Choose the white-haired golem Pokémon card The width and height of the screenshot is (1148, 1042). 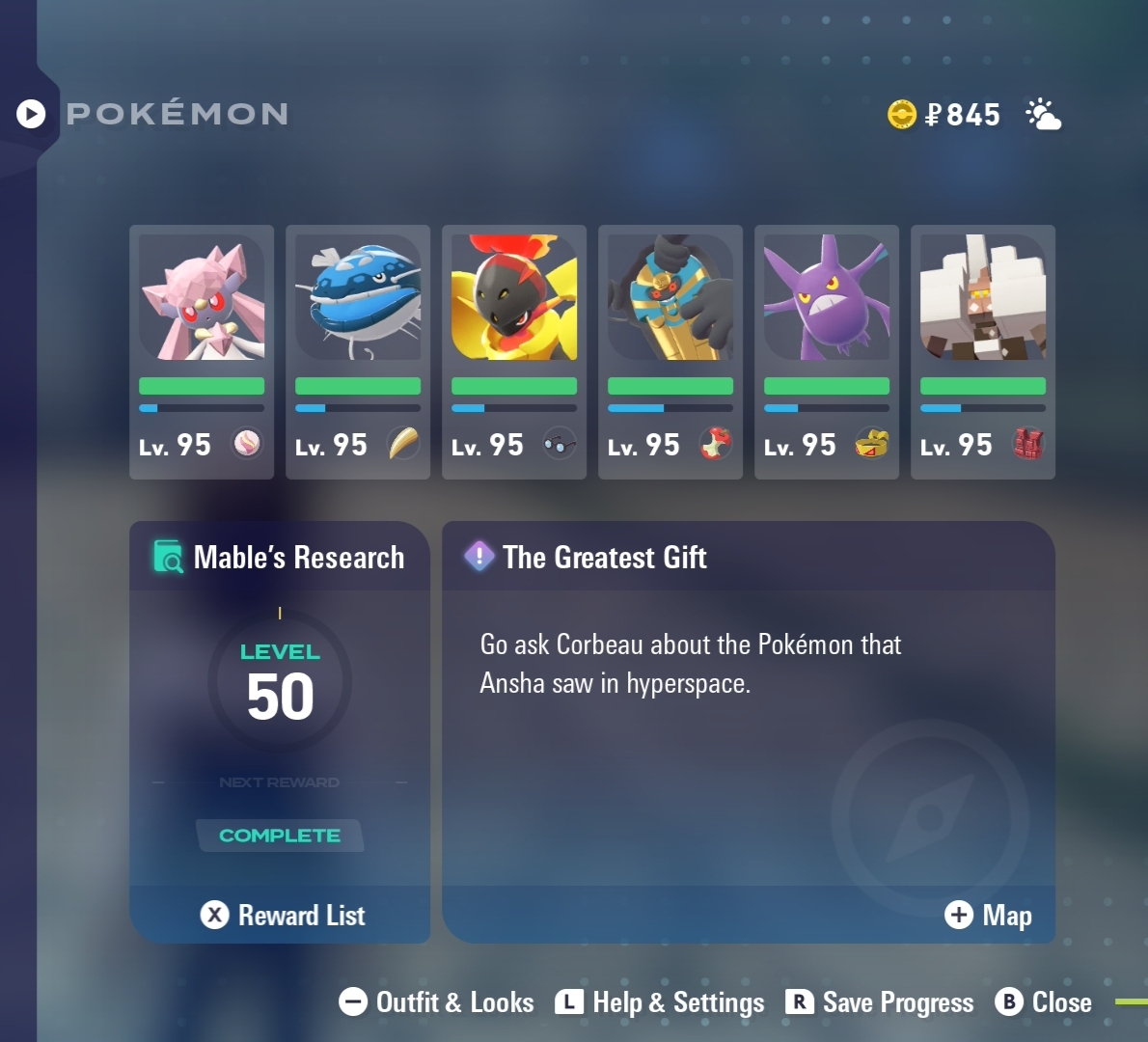coord(983,351)
